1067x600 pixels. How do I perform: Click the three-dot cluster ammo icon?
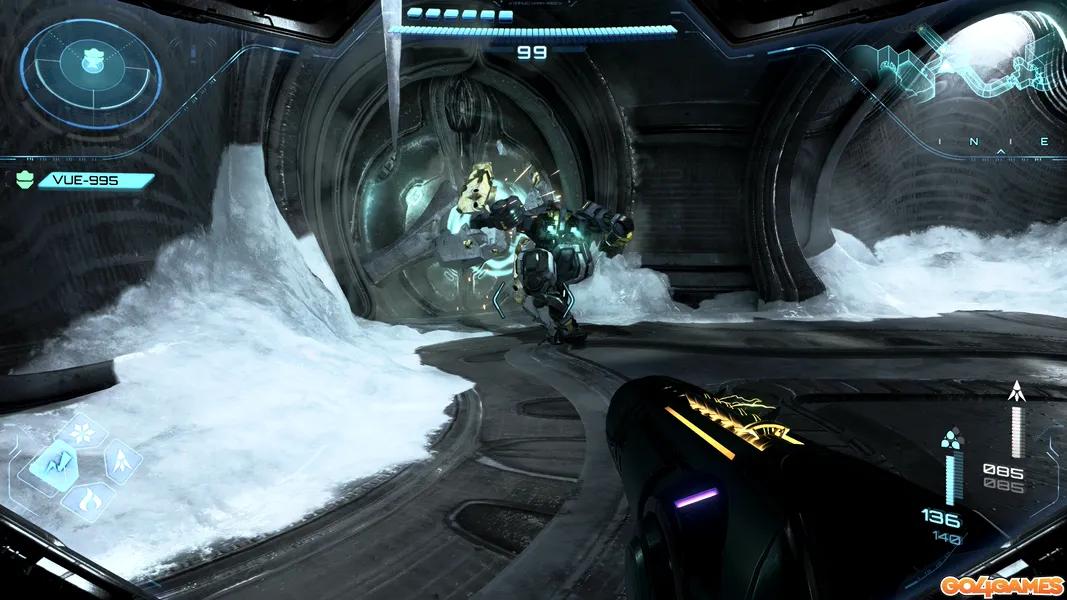click(x=950, y=440)
